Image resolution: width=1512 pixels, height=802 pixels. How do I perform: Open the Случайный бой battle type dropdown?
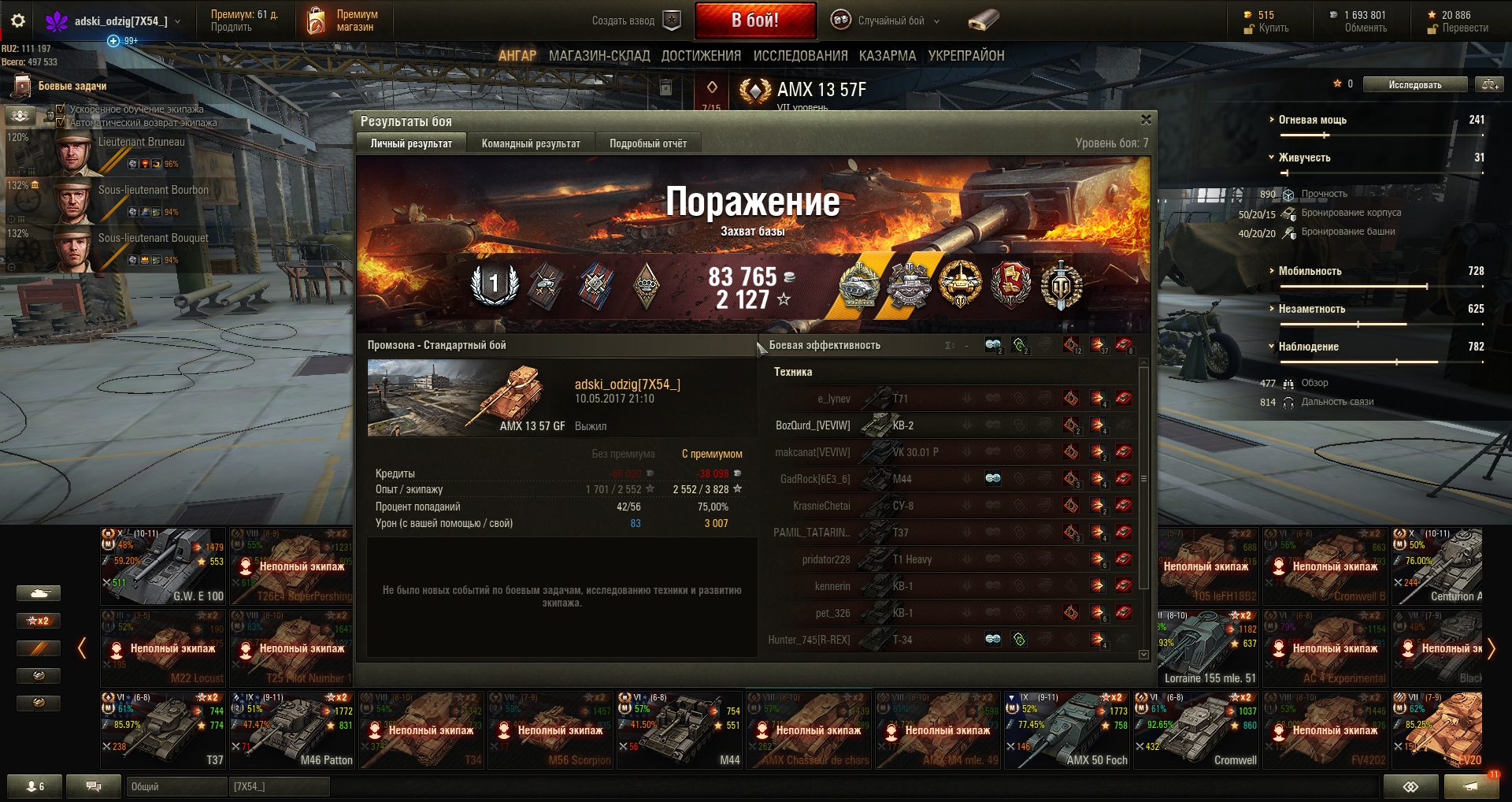[886, 20]
